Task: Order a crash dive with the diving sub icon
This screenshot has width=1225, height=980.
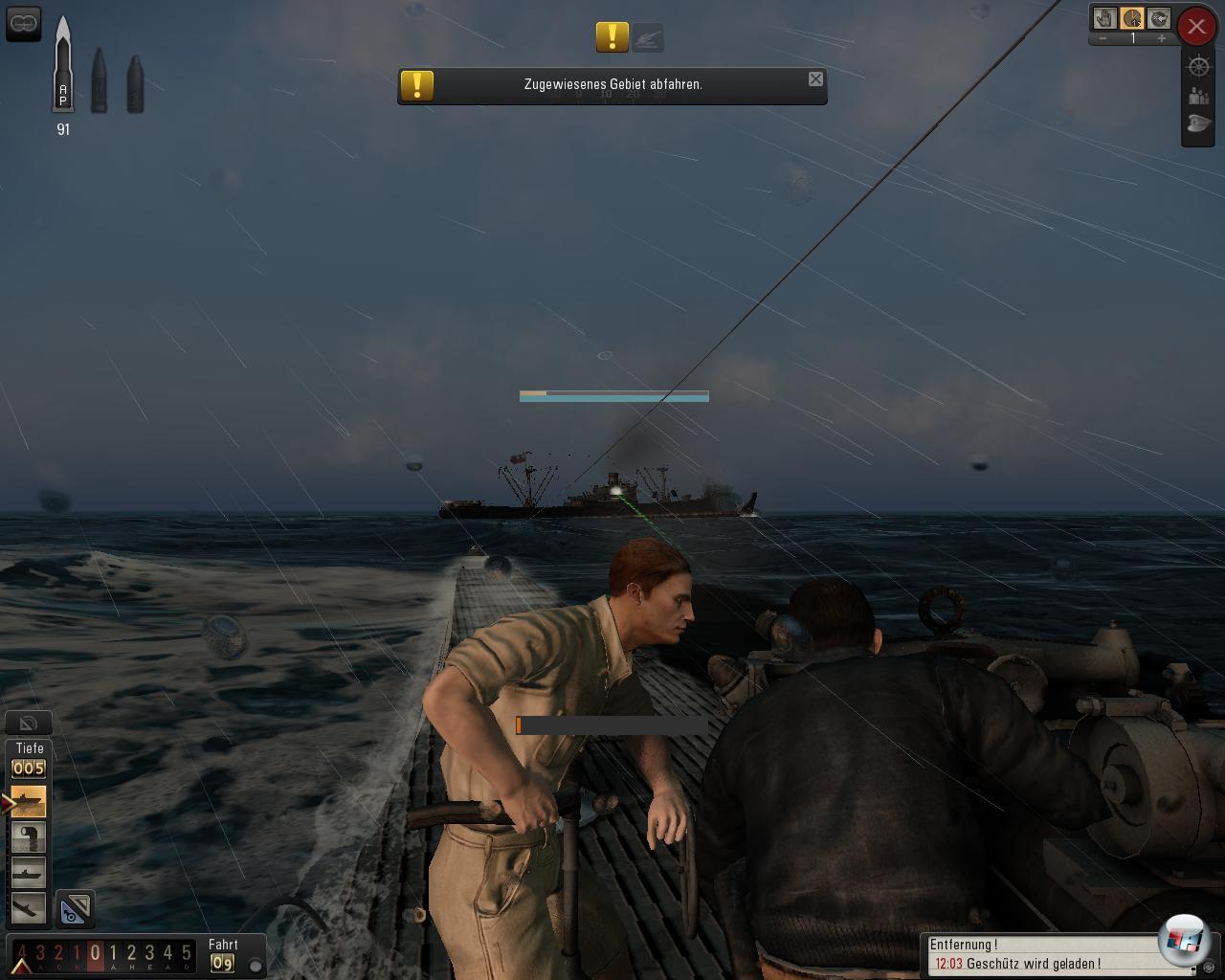Action: pos(28,908)
